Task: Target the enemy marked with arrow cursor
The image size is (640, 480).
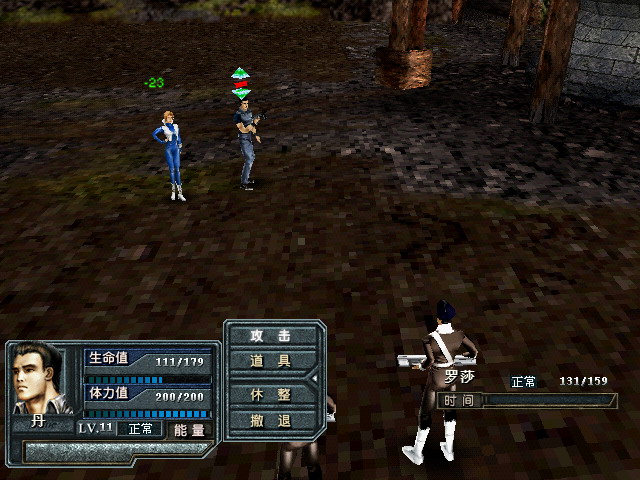Action: [x=245, y=145]
